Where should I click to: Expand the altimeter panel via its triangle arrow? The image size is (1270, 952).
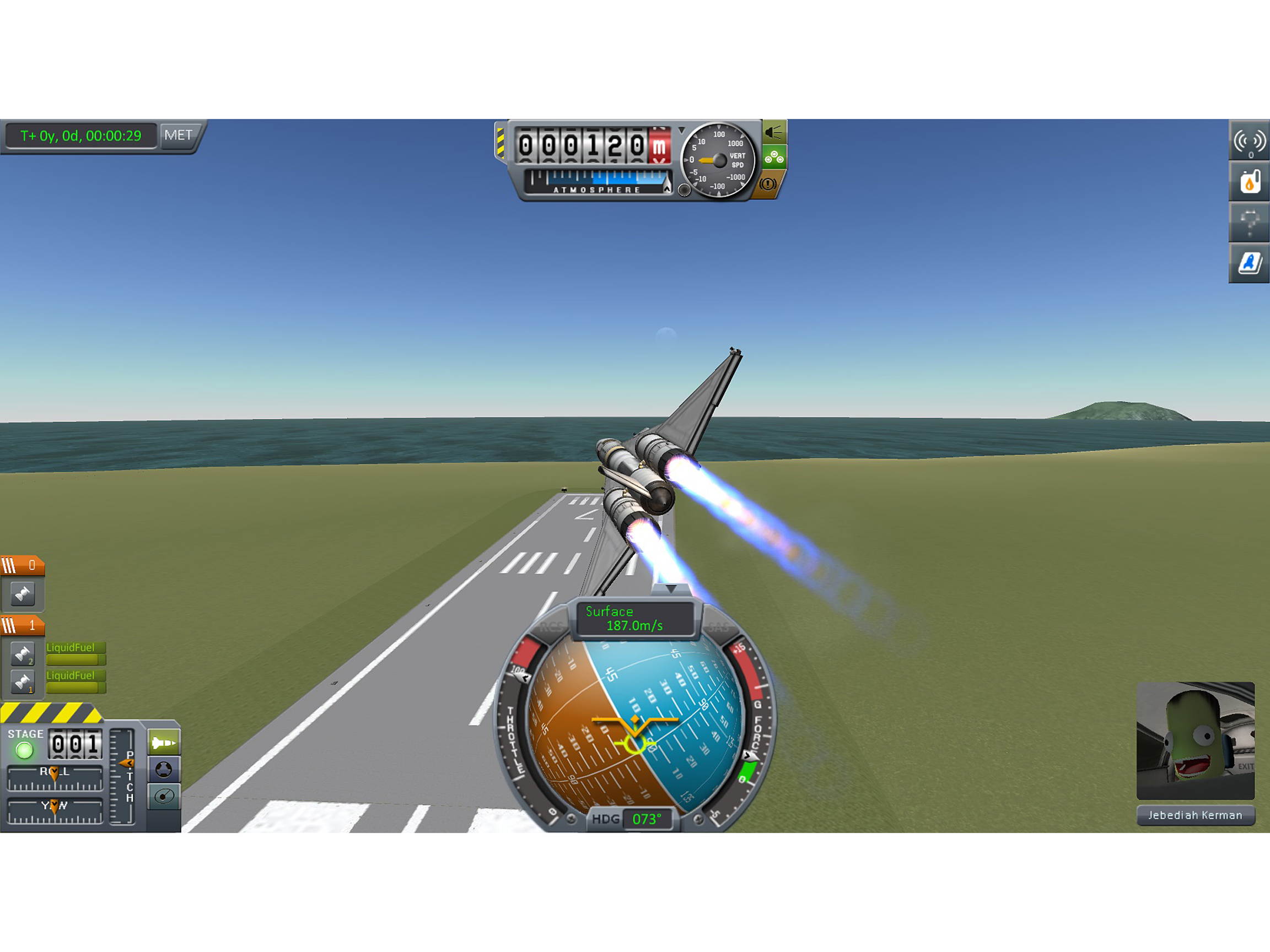[682, 129]
